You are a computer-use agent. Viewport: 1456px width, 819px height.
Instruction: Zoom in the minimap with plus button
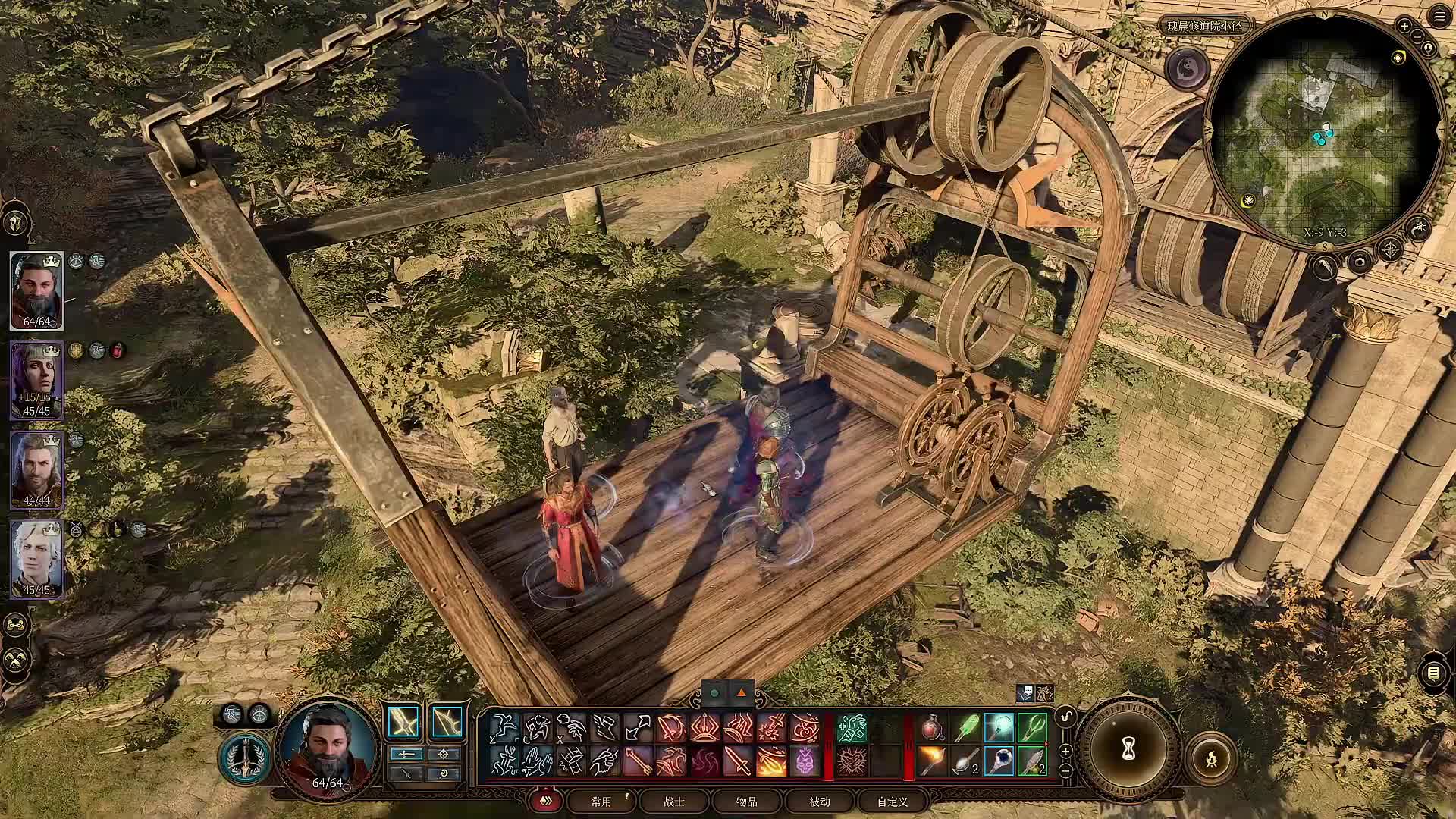point(1404,26)
